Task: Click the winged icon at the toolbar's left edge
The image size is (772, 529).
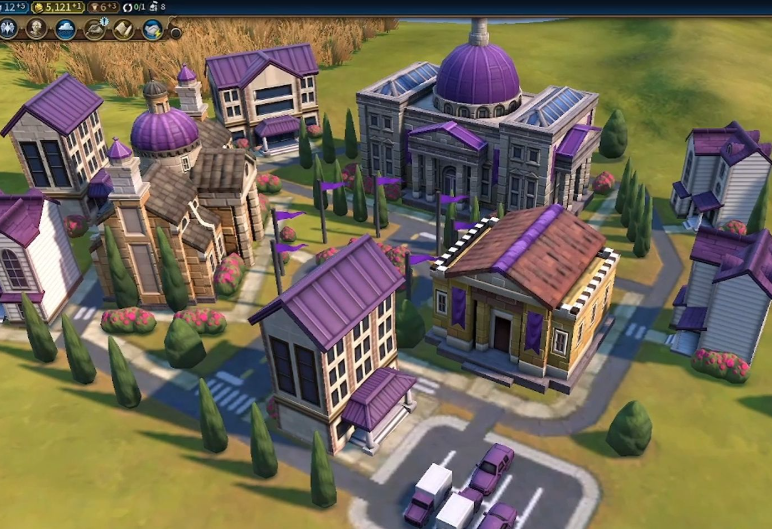Action: click(10, 29)
